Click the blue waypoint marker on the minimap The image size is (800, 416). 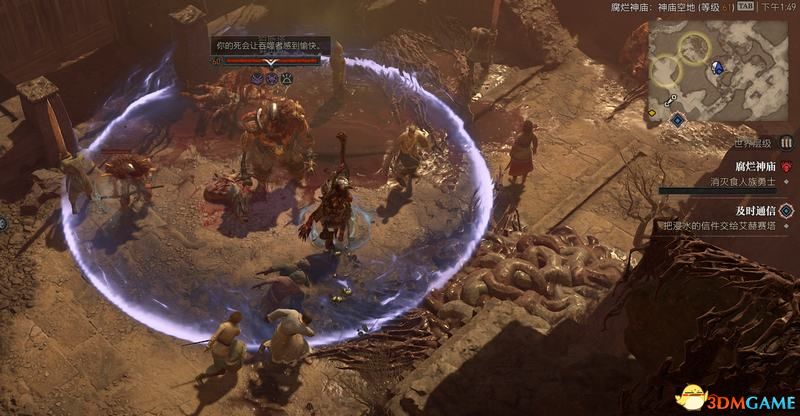click(x=717, y=67)
